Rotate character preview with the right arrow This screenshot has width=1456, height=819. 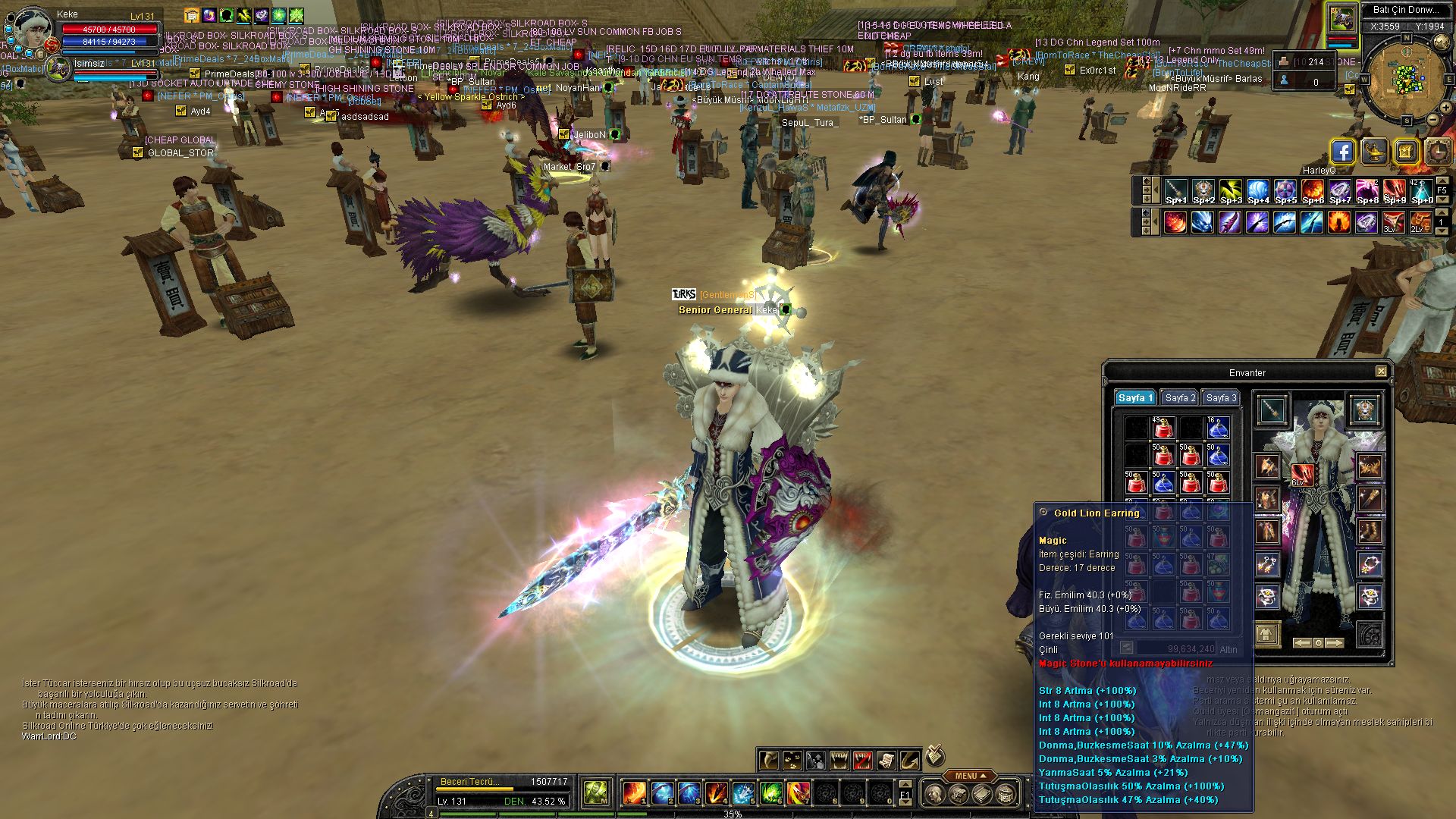coord(1334,643)
